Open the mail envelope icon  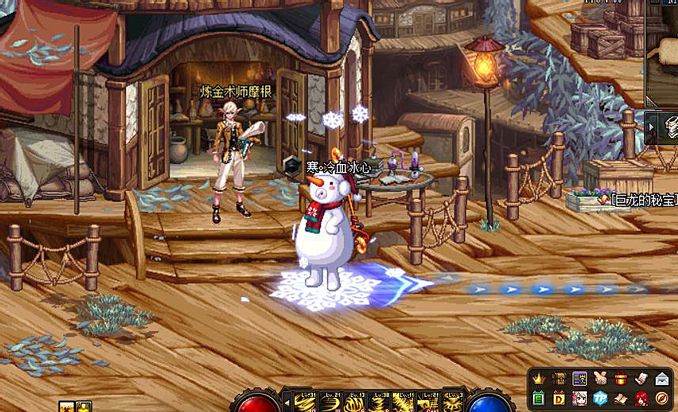(662, 379)
